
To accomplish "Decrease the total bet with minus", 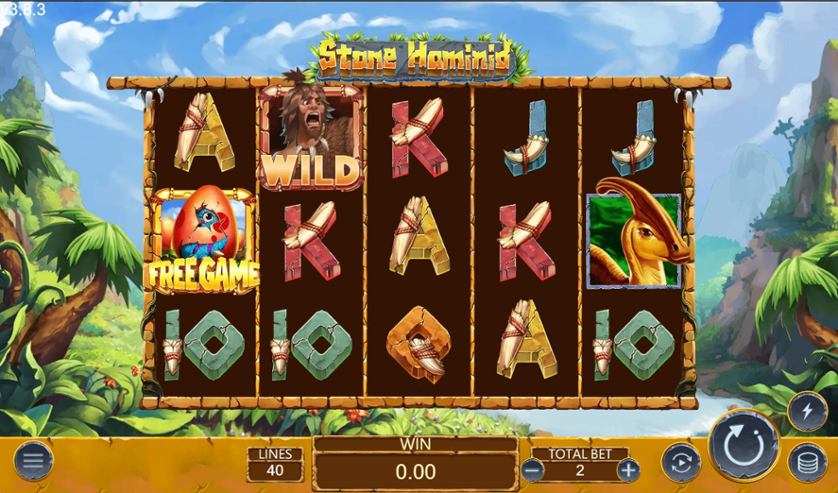I will [x=533, y=469].
